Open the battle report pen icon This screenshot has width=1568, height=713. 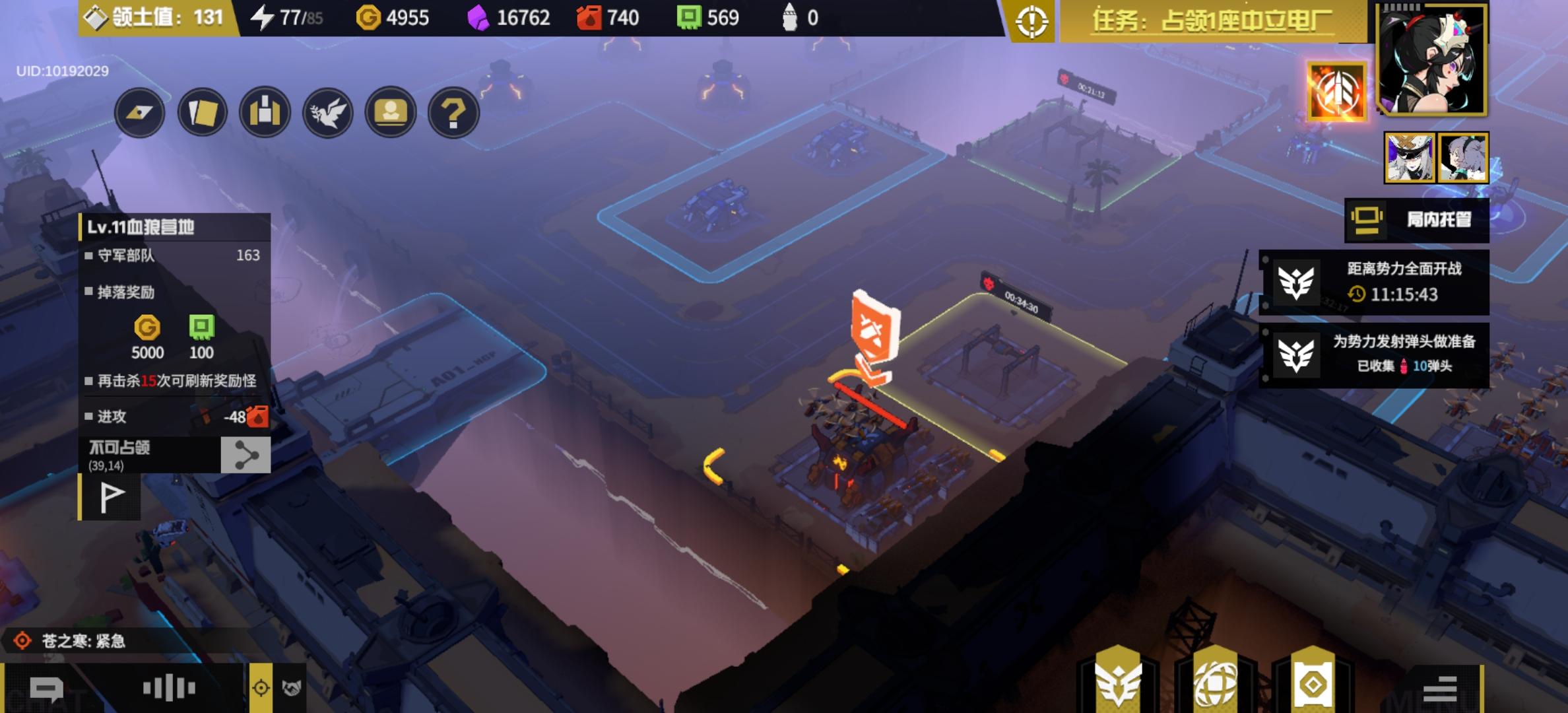[x=139, y=112]
